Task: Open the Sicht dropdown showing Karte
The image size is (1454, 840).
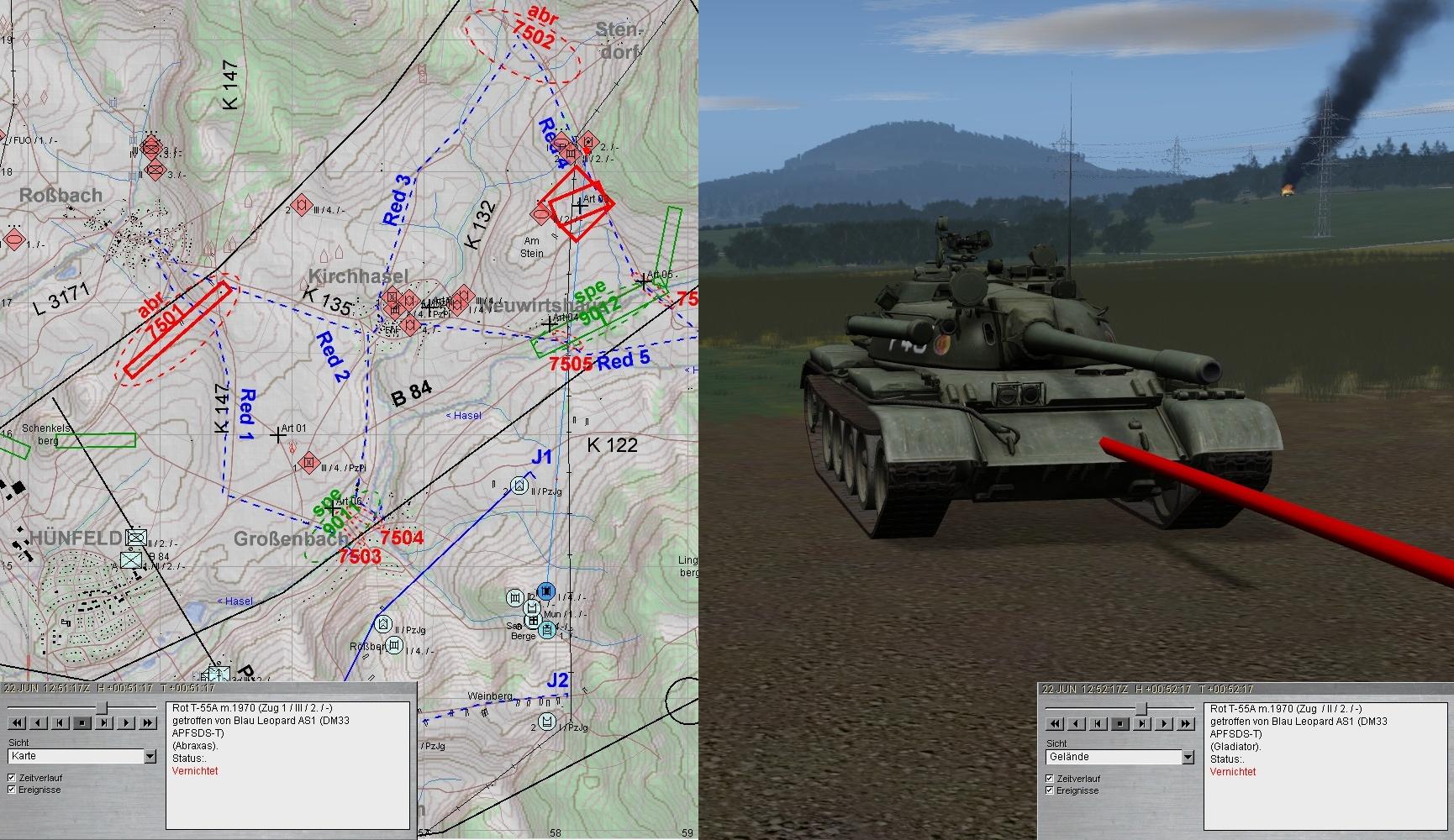Action: 150,757
